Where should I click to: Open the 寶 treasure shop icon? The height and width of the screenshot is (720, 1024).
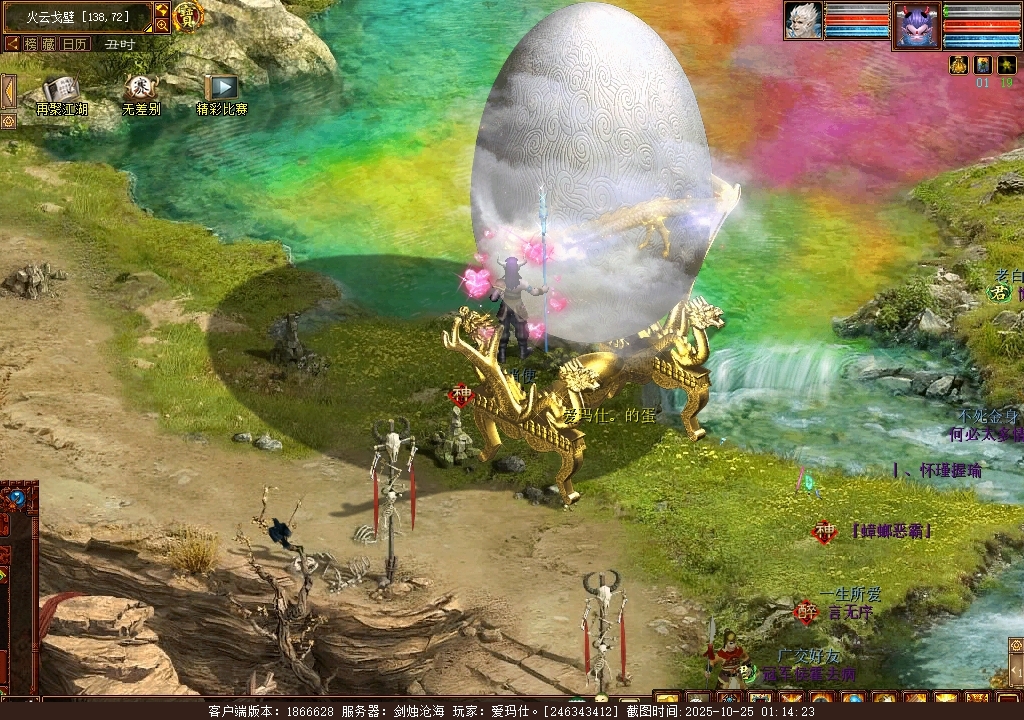tap(187, 16)
